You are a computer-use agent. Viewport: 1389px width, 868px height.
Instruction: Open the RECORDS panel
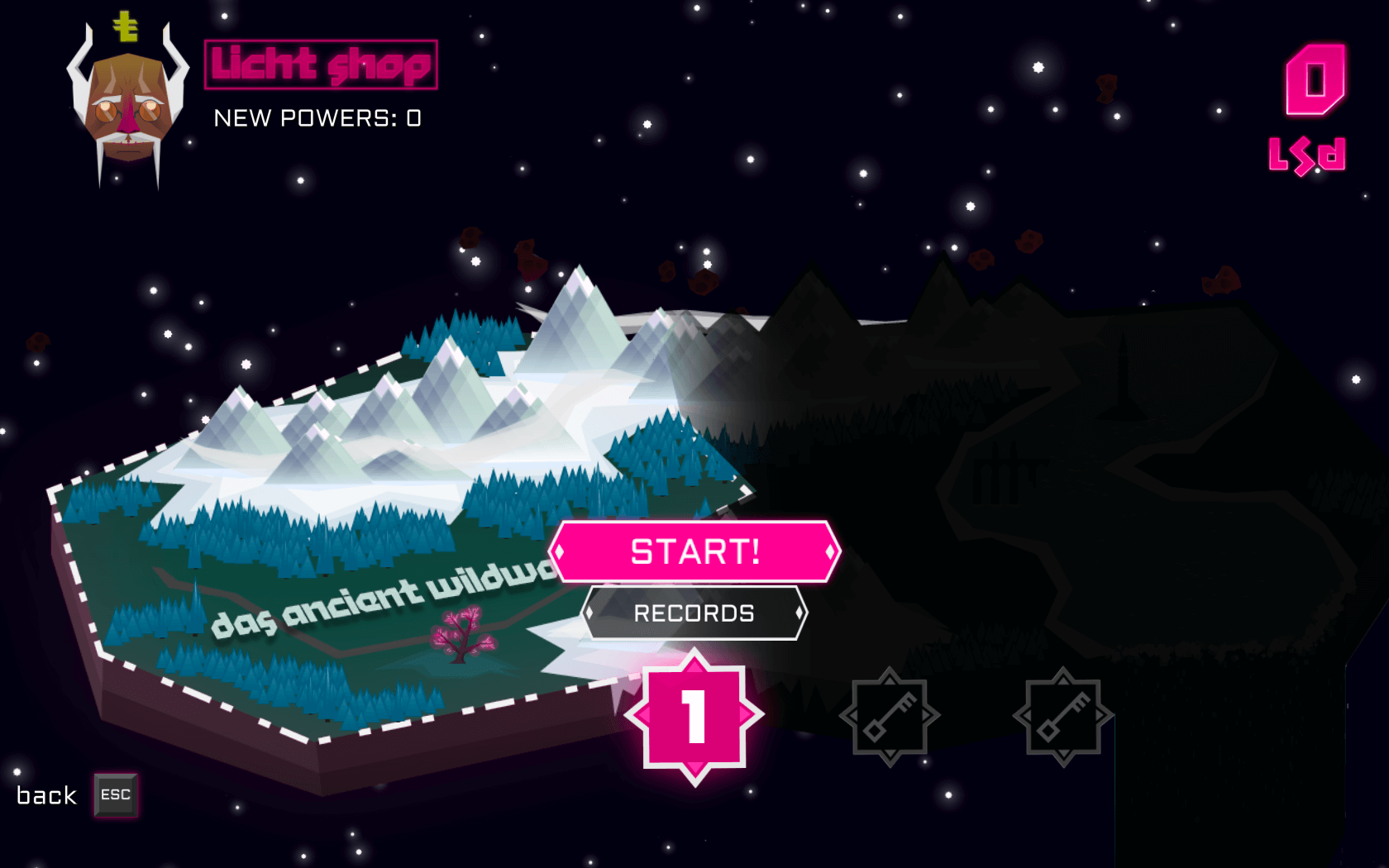[x=694, y=613]
